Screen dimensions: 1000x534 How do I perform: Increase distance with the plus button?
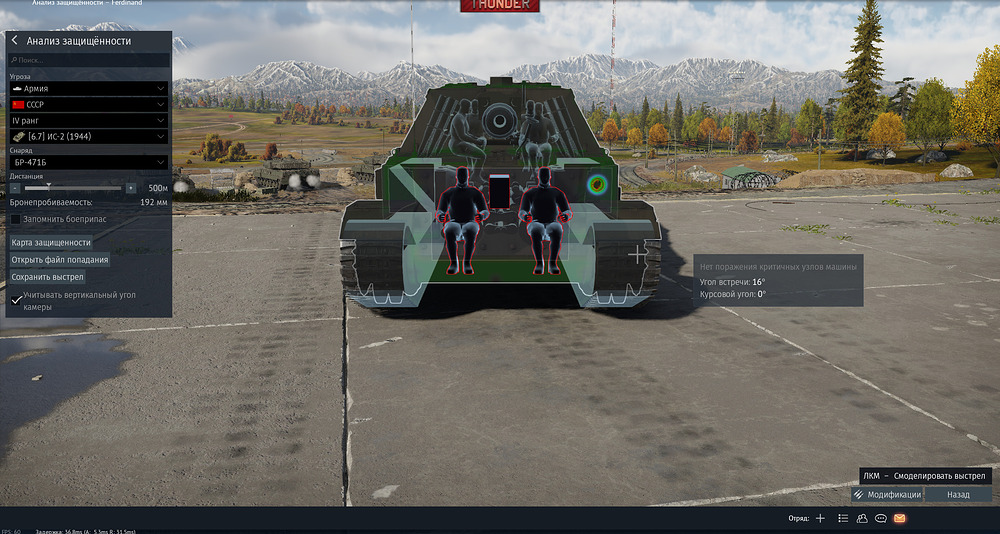(x=131, y=188)
